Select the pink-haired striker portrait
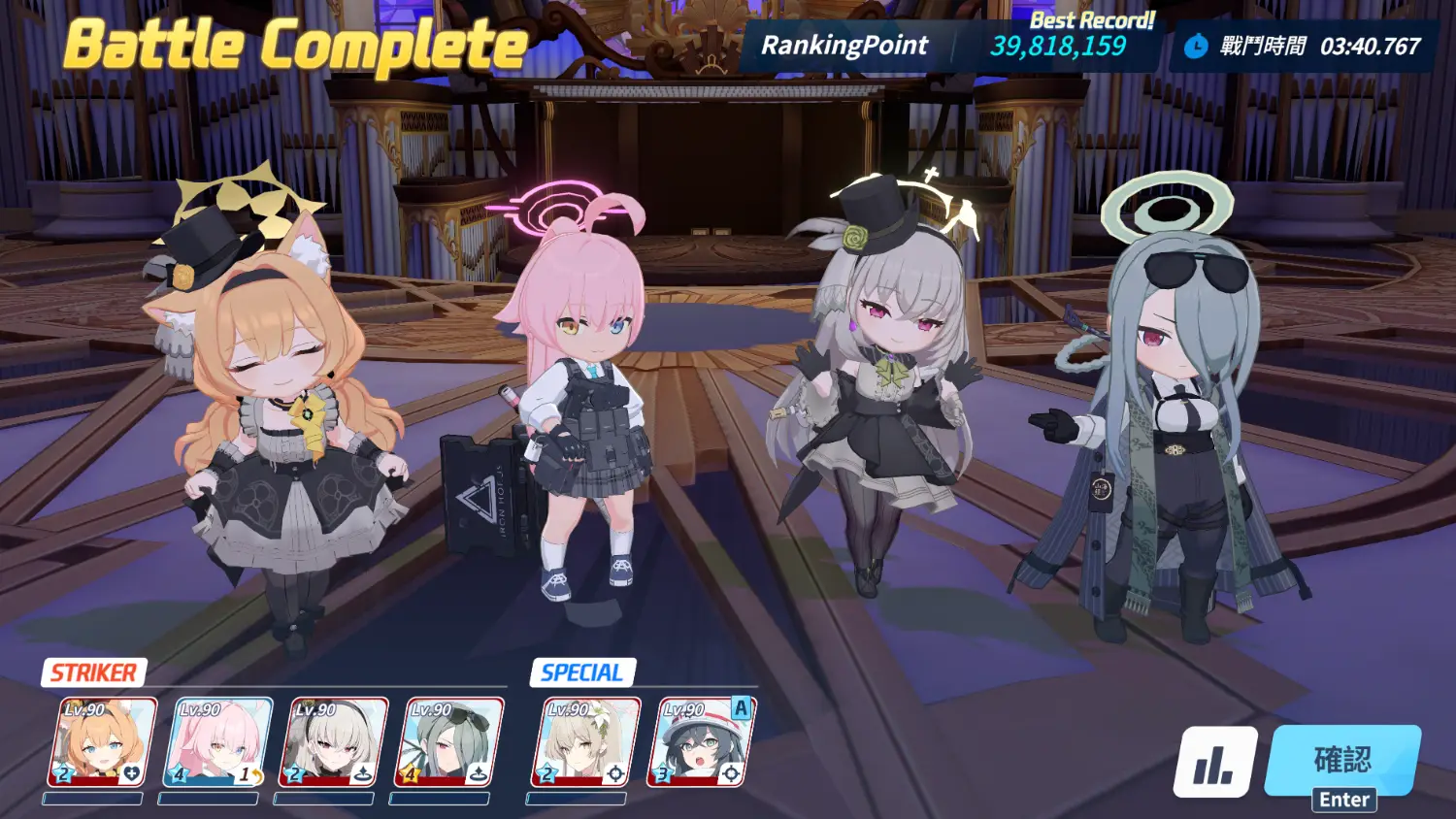Image resolution: width=1456 pixels, height=819 pixels. [218, 742]
